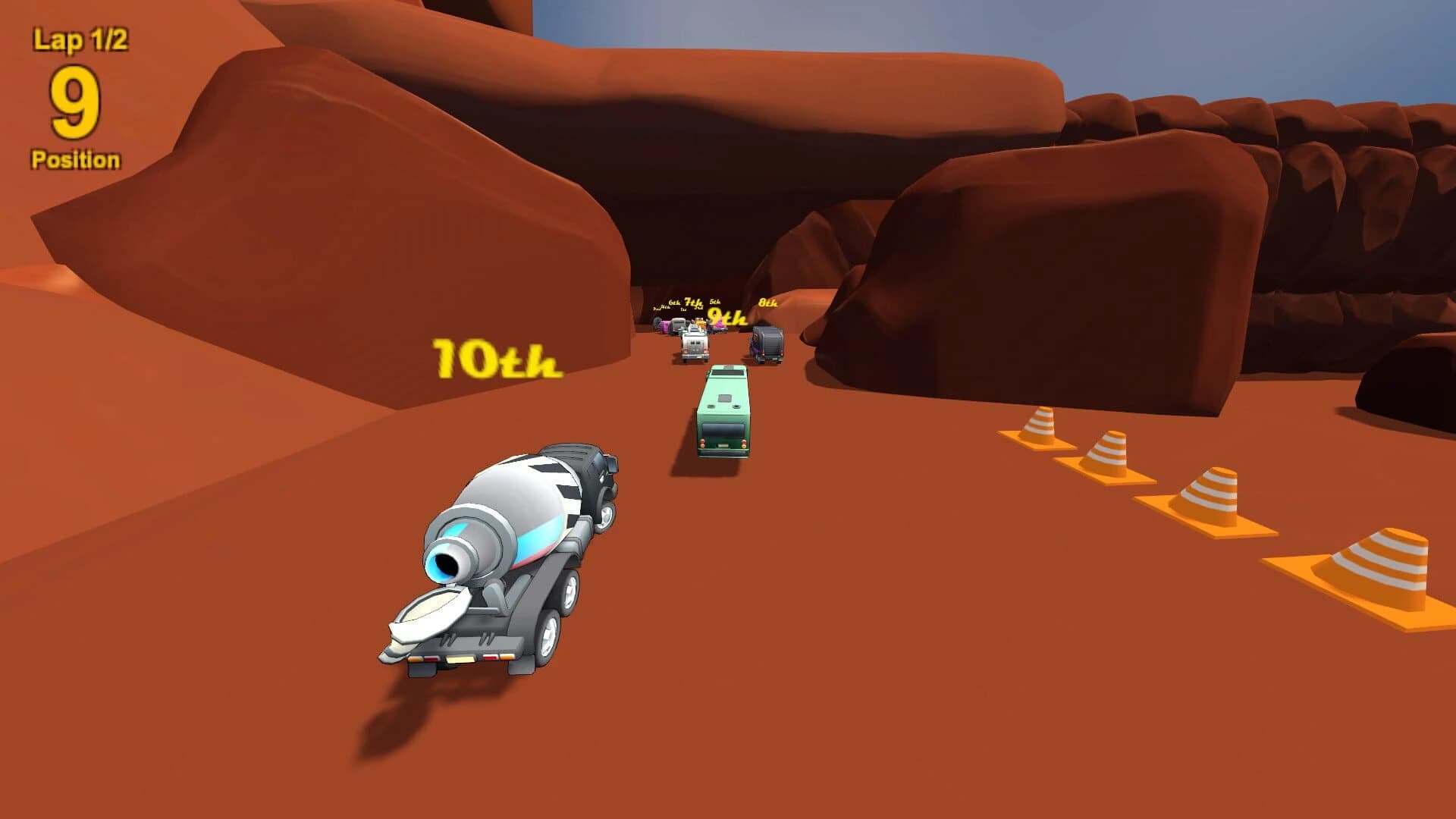The image size is (1456, 819).
Task: Click the 8th position marker
Action: coord(767,303)
